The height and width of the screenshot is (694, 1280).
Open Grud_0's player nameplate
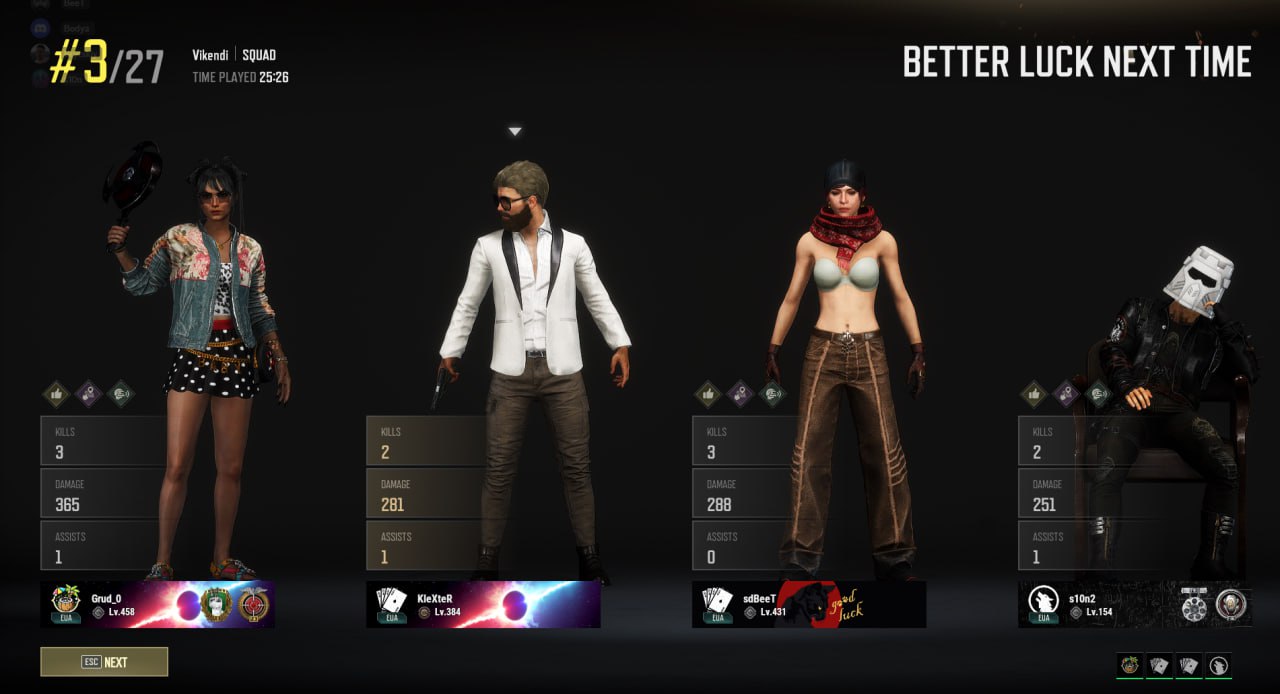[x=157, y=605]
